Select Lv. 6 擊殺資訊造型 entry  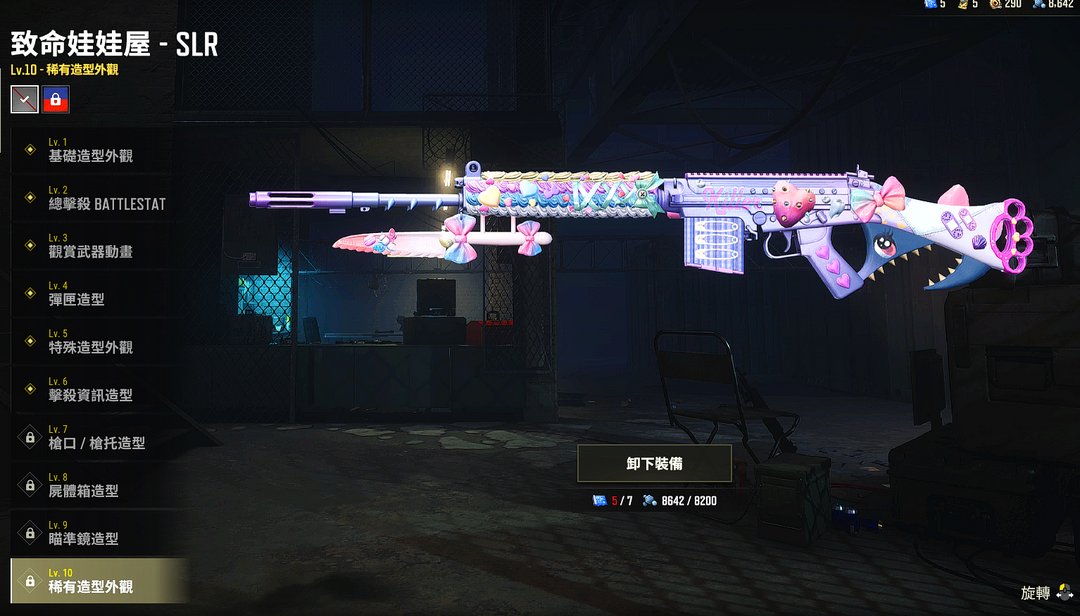[95, 390]
